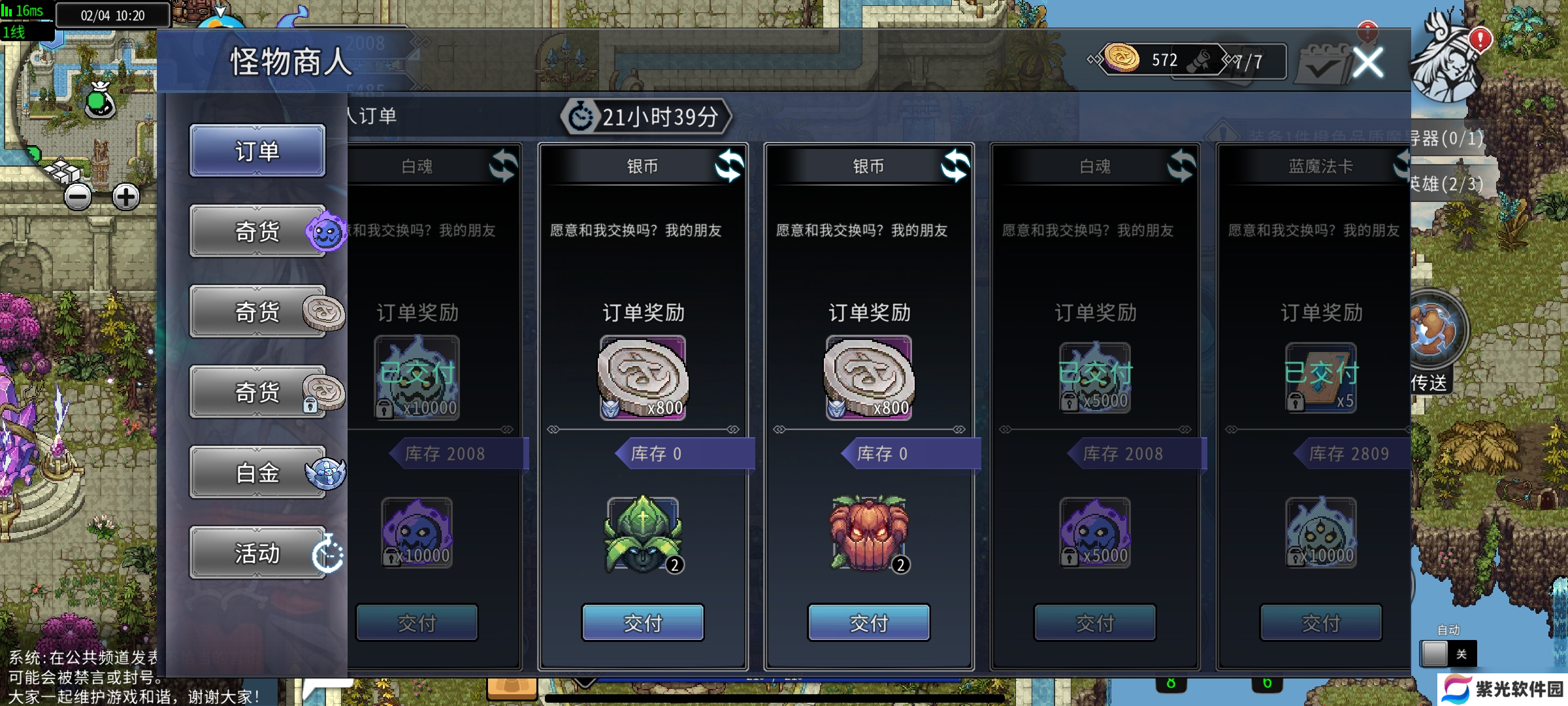Click 交付 under the red pumpkin monster
The image size is (1568, 706).
(x=869, y=622)
